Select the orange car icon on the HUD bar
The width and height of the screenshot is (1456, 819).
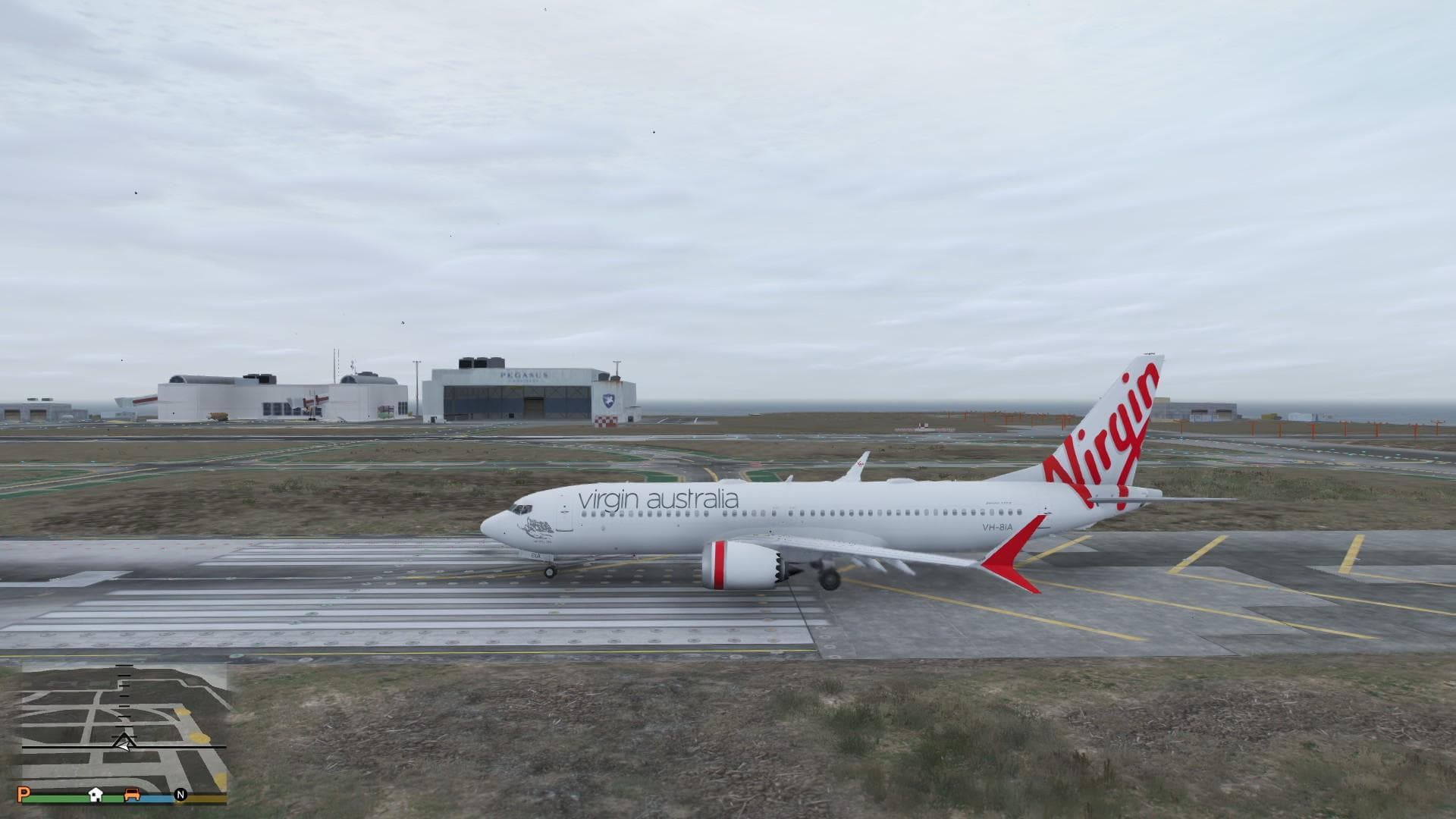(x=132, y=794)
